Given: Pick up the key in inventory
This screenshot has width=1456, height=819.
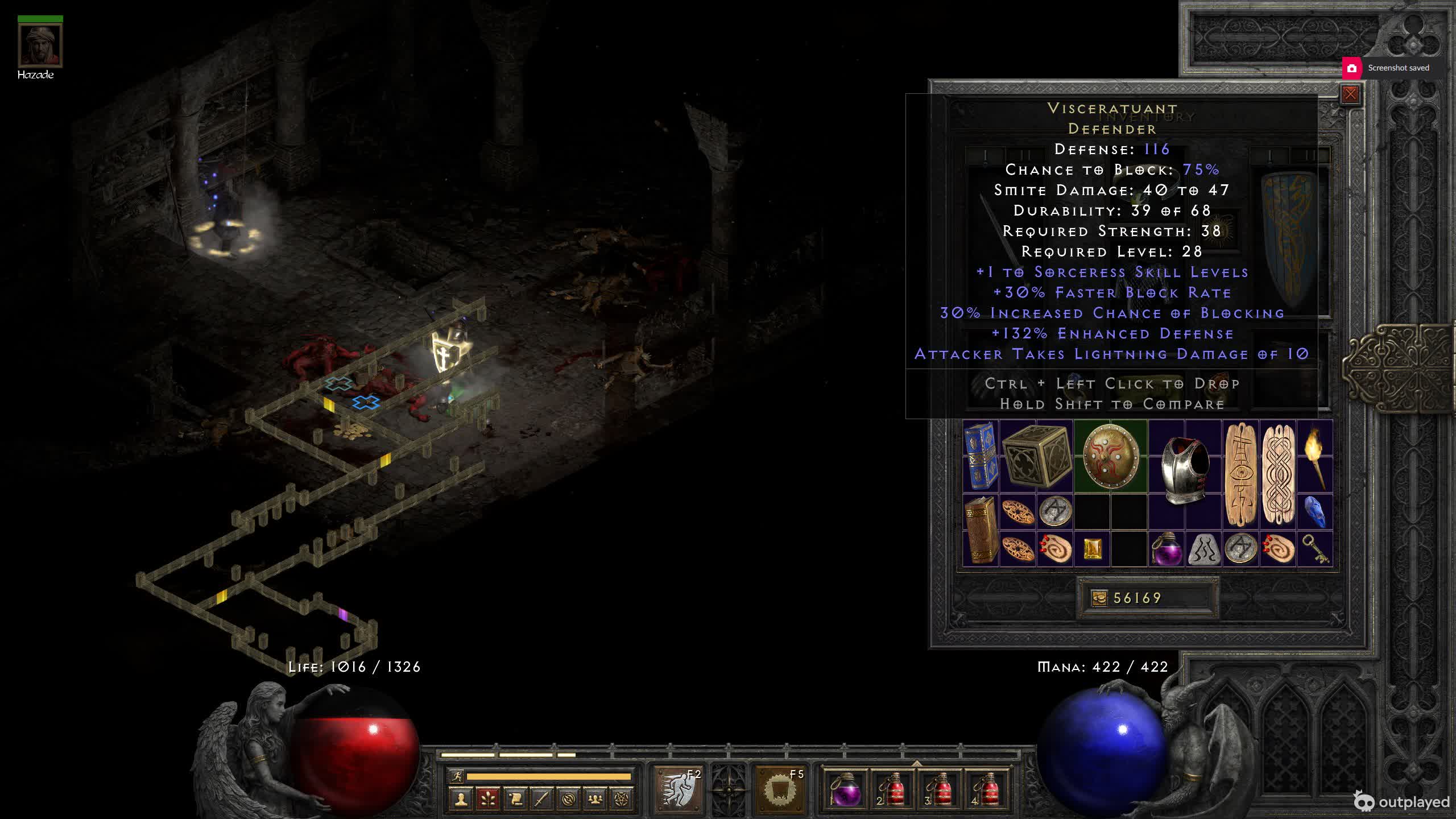Looking at the screenshot, I should coord(1315,549).
